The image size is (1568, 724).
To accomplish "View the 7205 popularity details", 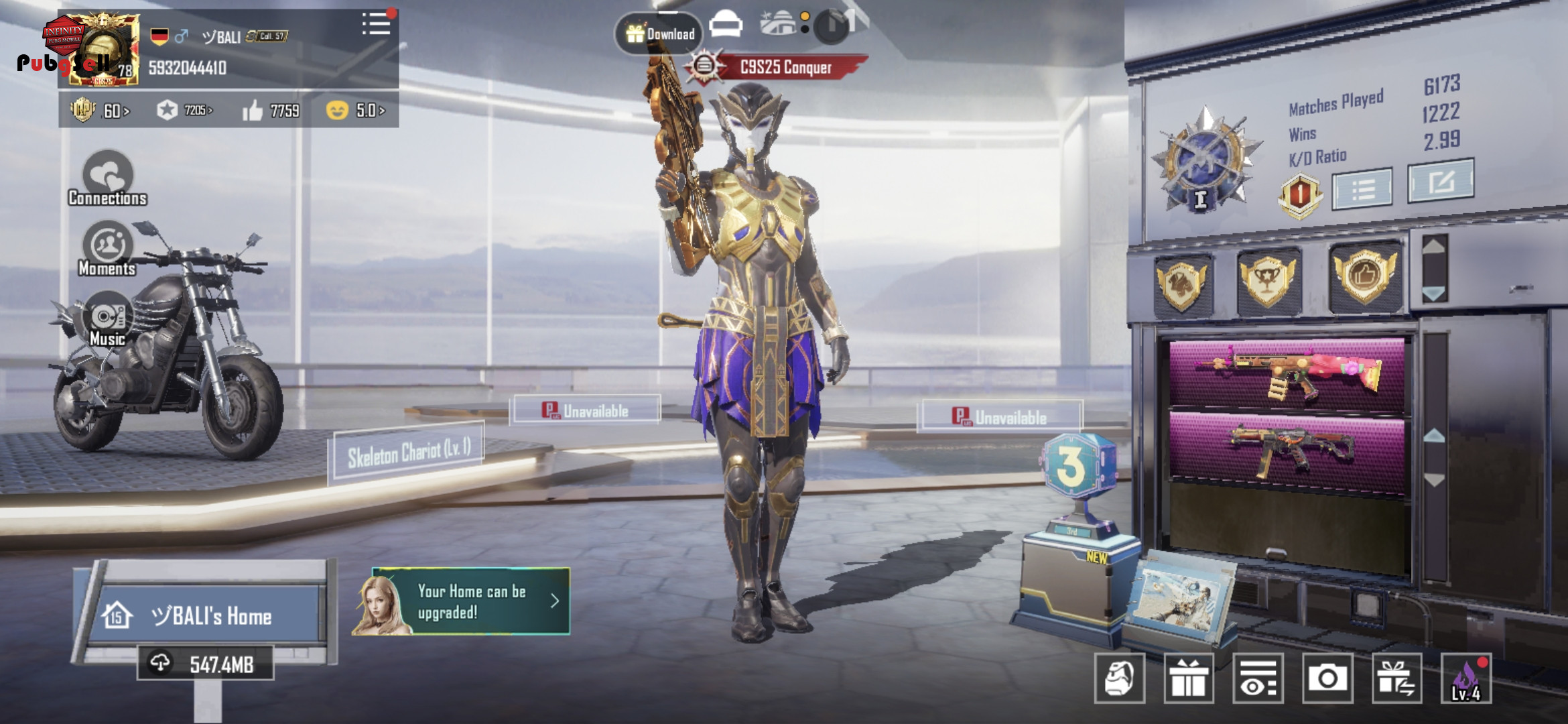I will tap(185, 111).
